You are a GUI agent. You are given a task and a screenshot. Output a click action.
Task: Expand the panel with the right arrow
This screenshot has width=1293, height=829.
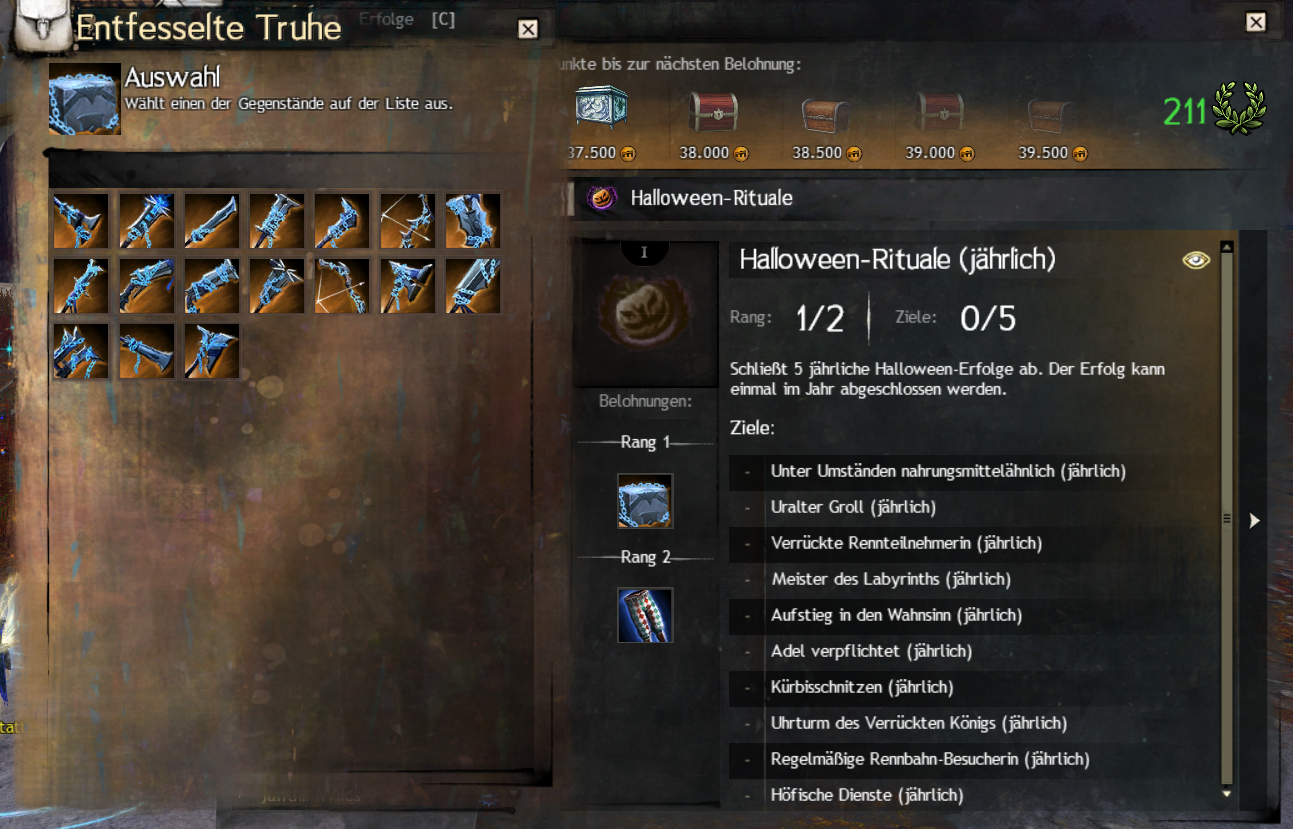(1255, 520)
